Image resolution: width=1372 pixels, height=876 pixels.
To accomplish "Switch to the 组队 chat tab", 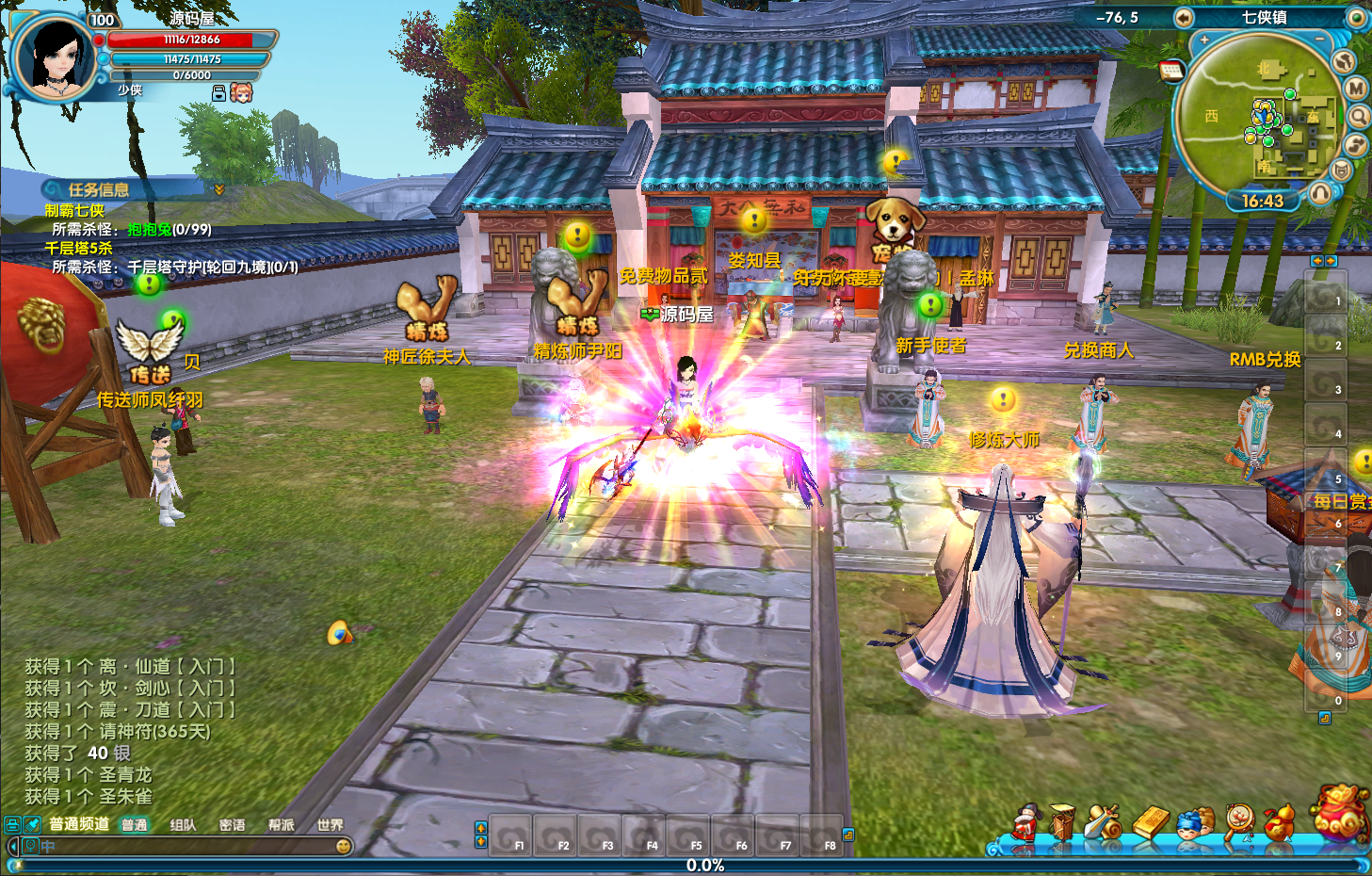I will coord(183,825).
